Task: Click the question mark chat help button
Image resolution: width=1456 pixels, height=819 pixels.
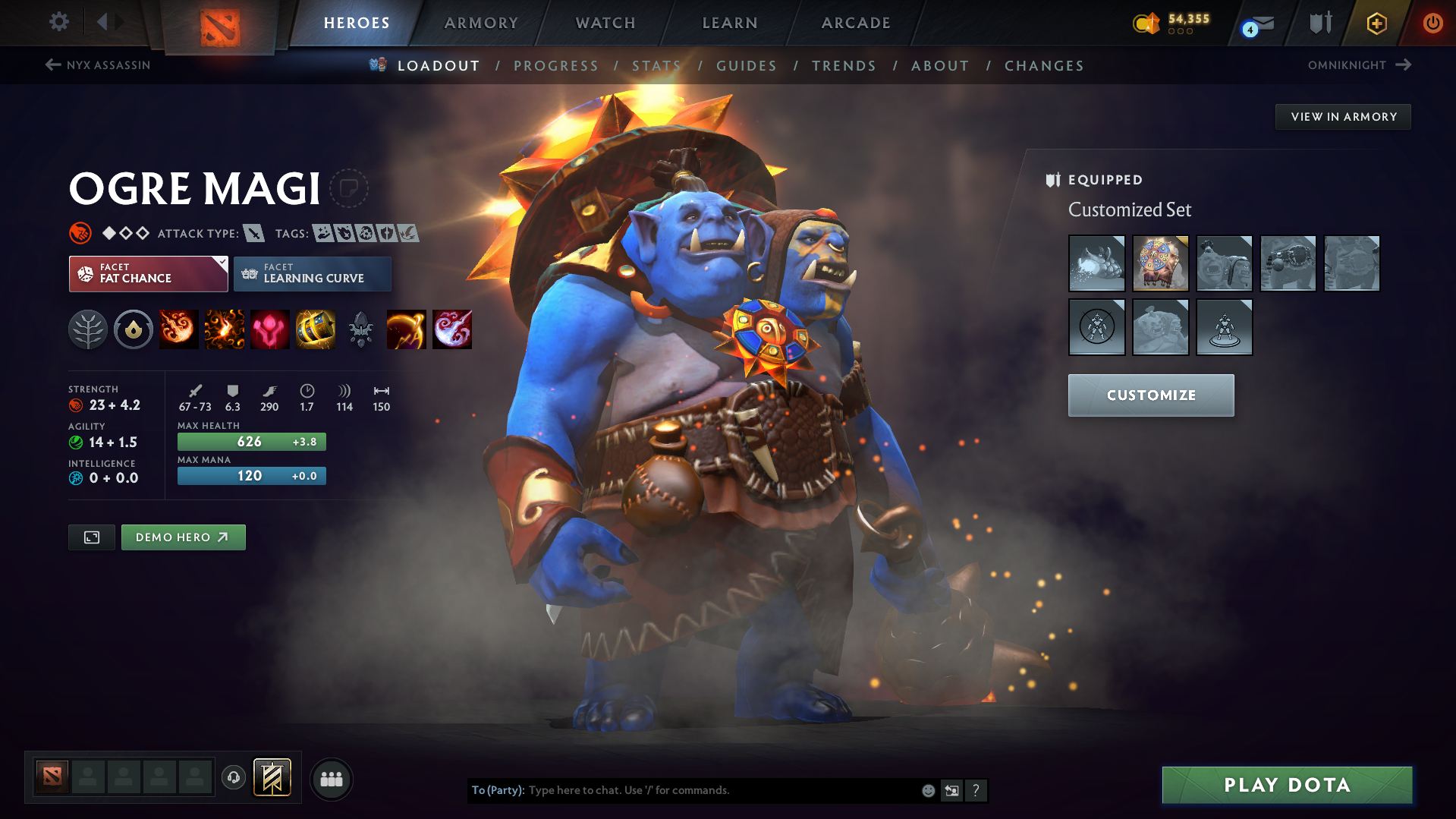Action: 976,790
